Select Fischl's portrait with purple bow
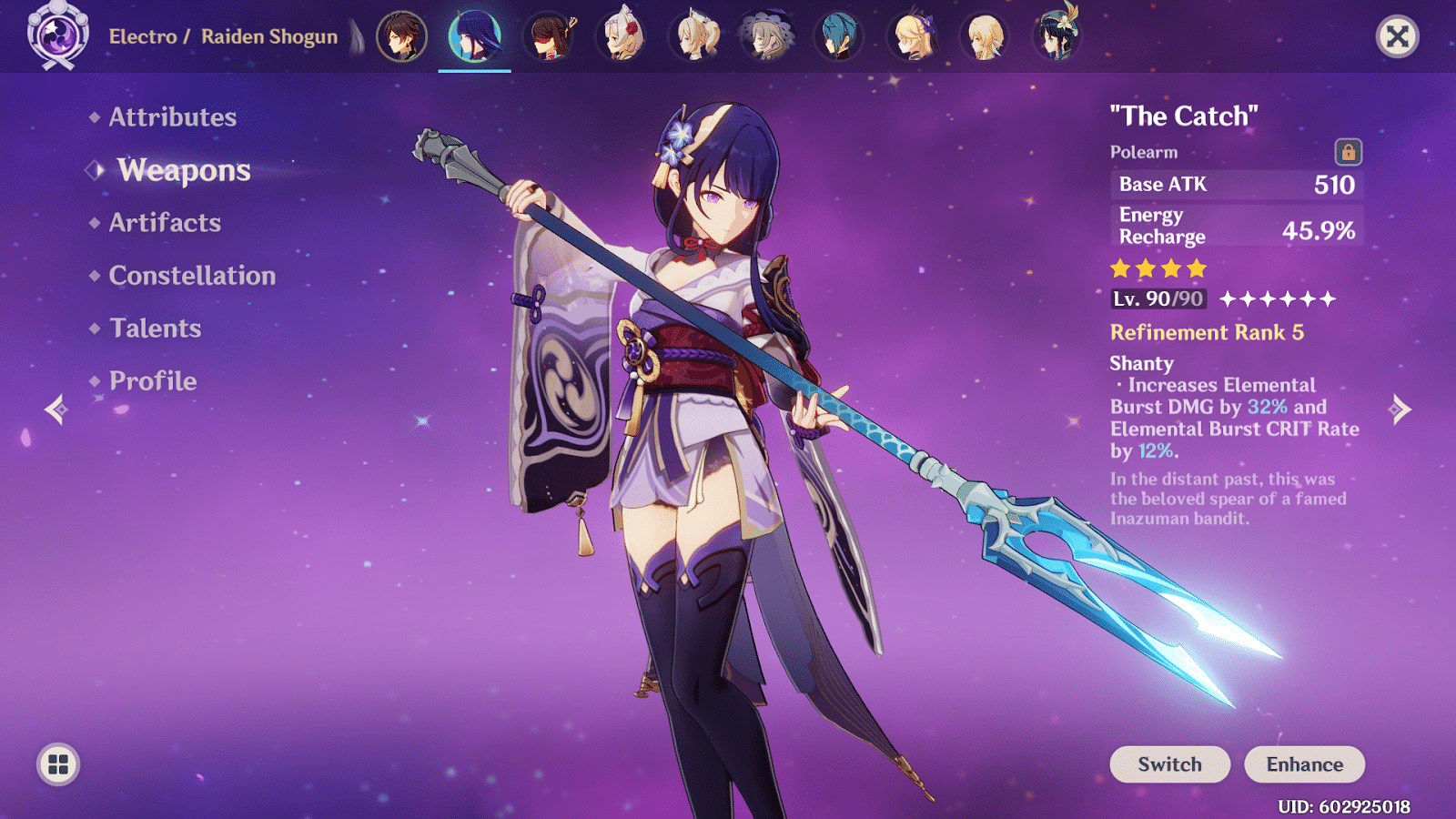Screen dimensions: 1456x819 tap(913, 36)
